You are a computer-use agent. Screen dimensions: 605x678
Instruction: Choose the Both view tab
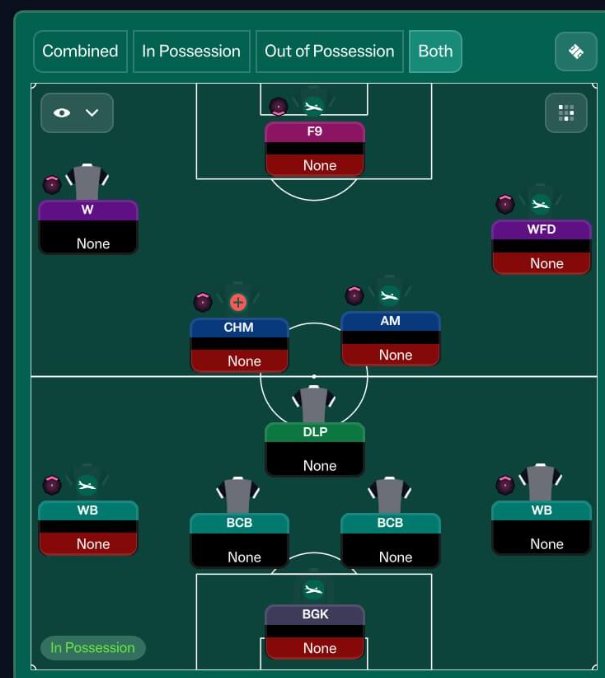435,51
